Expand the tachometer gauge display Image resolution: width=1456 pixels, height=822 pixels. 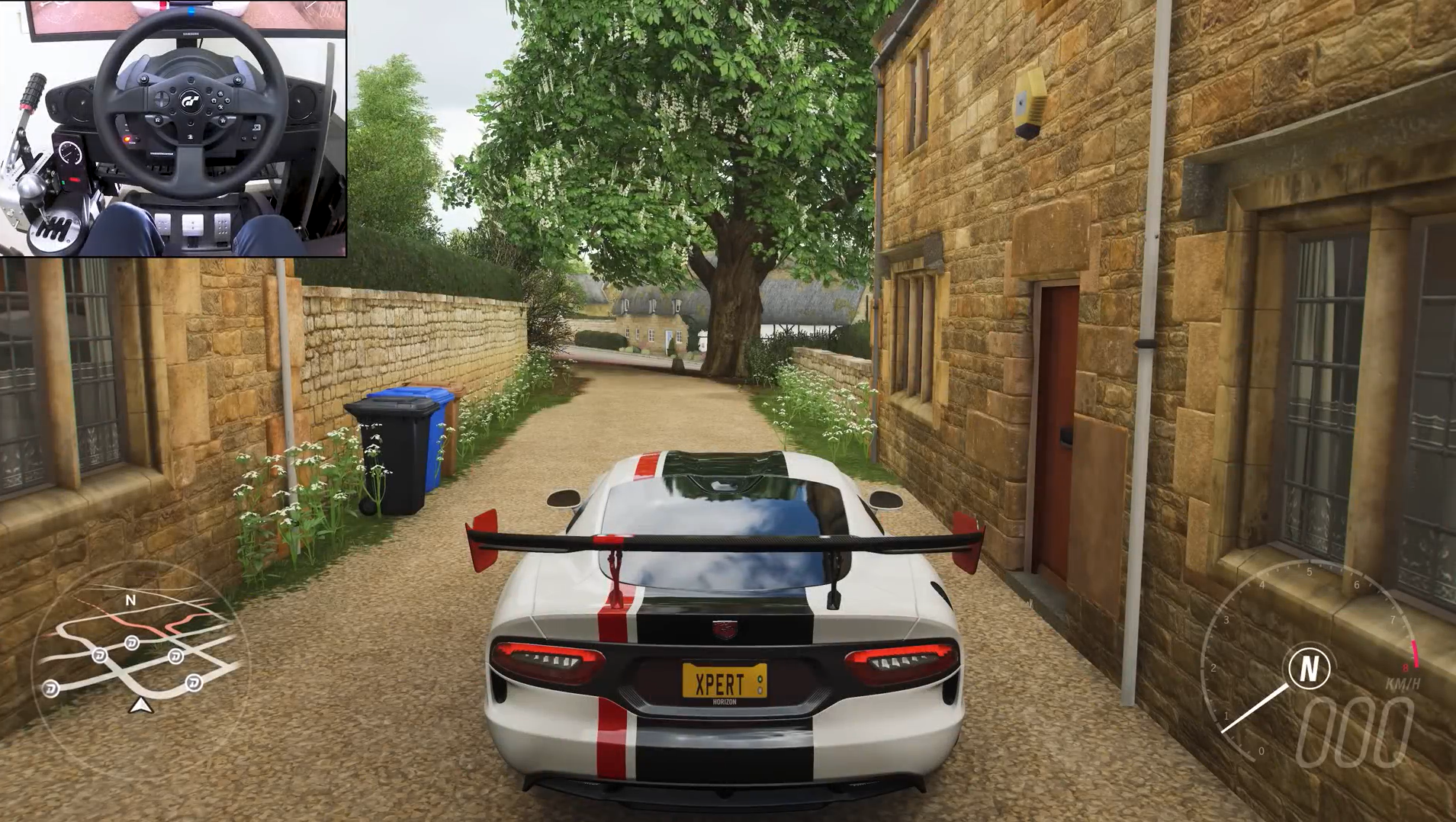point(1319,663)
